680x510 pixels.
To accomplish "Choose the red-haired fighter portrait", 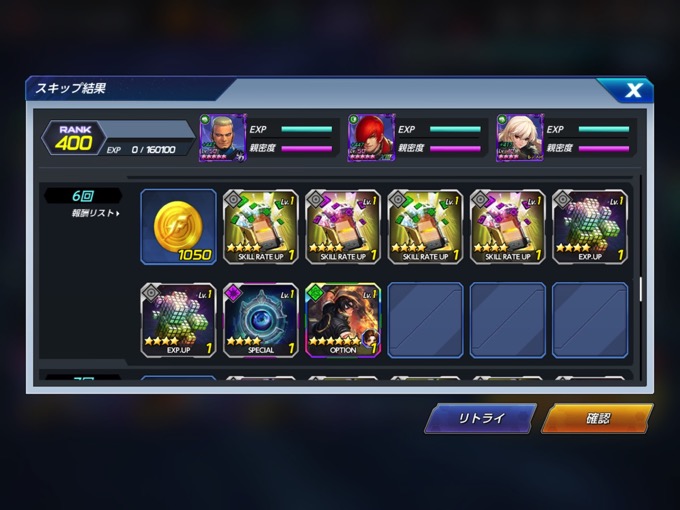I will [x=371, y=138].
